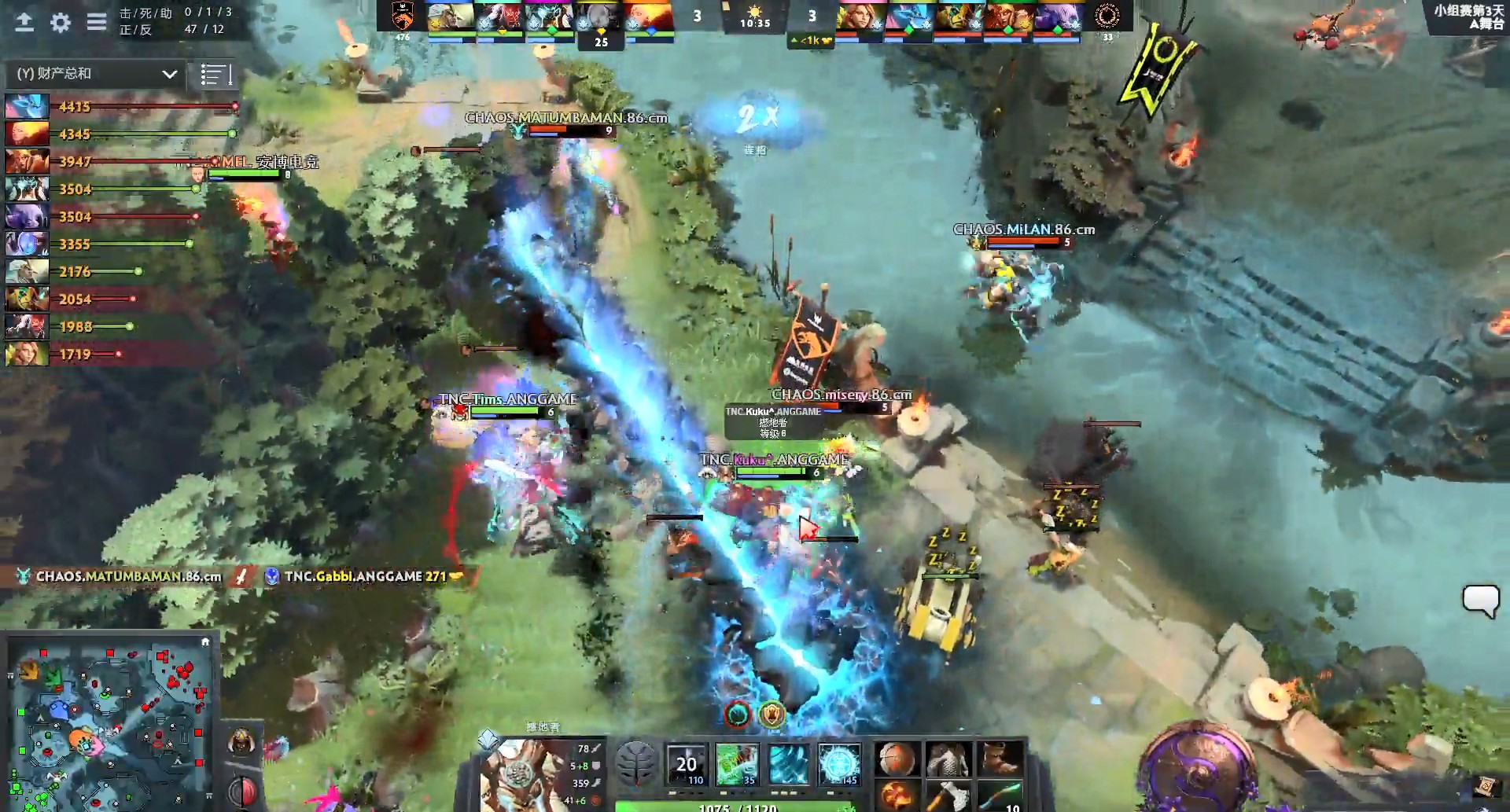1510x812 pixels.
Task: Open the hamburger menu beside the gear icon
Action: (95, 23)
